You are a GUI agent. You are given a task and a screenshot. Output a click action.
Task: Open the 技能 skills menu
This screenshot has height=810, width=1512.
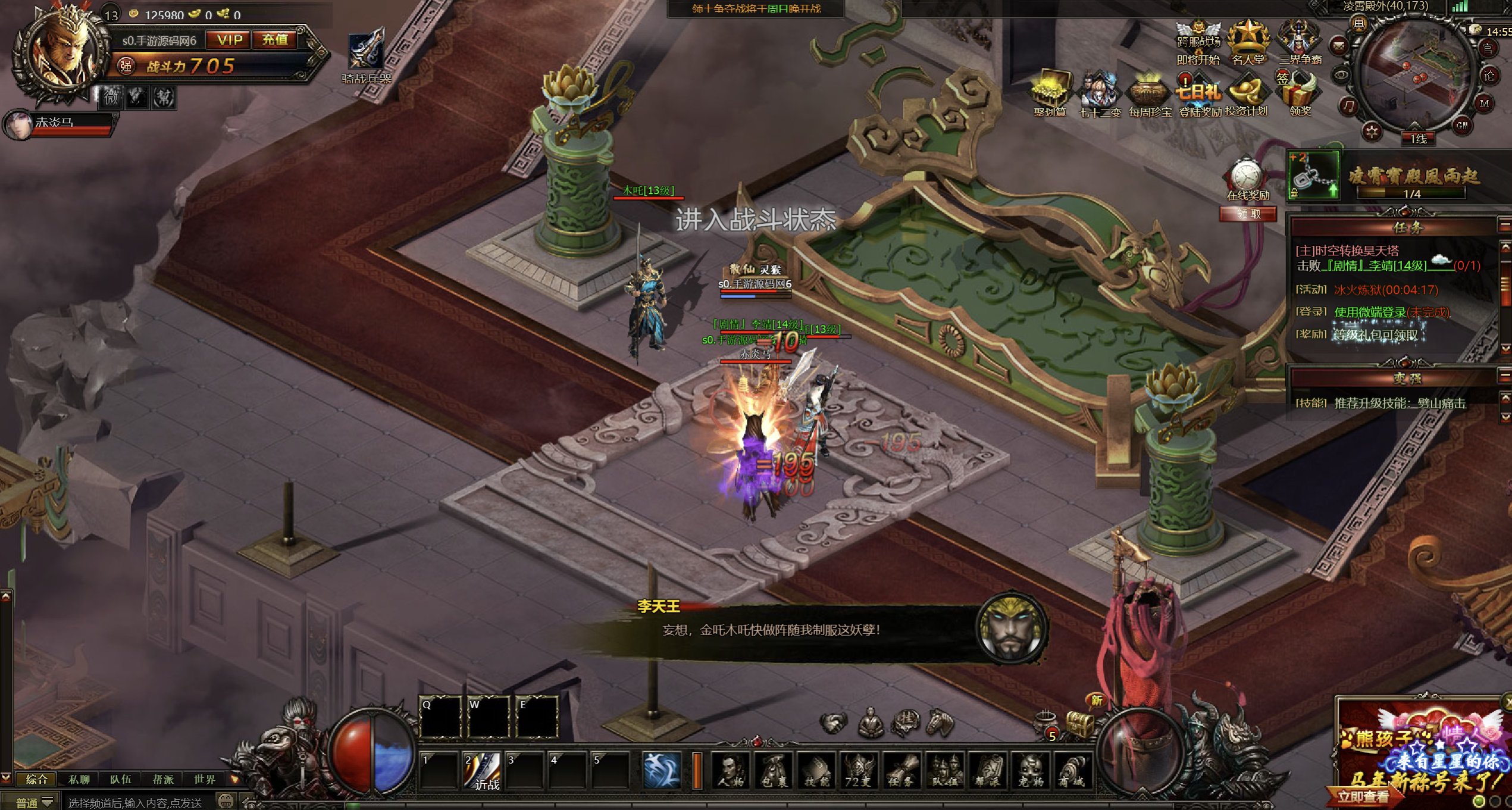816,771
